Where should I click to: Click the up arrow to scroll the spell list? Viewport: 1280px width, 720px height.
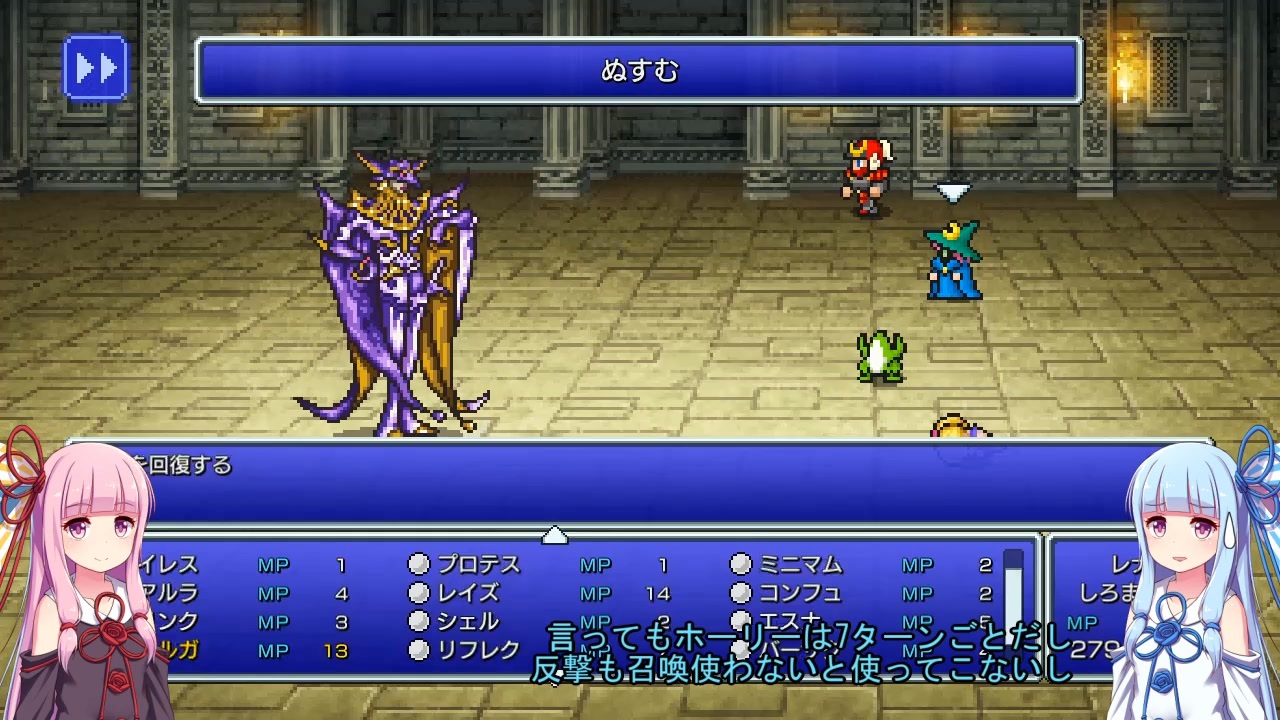pos(556,536)
